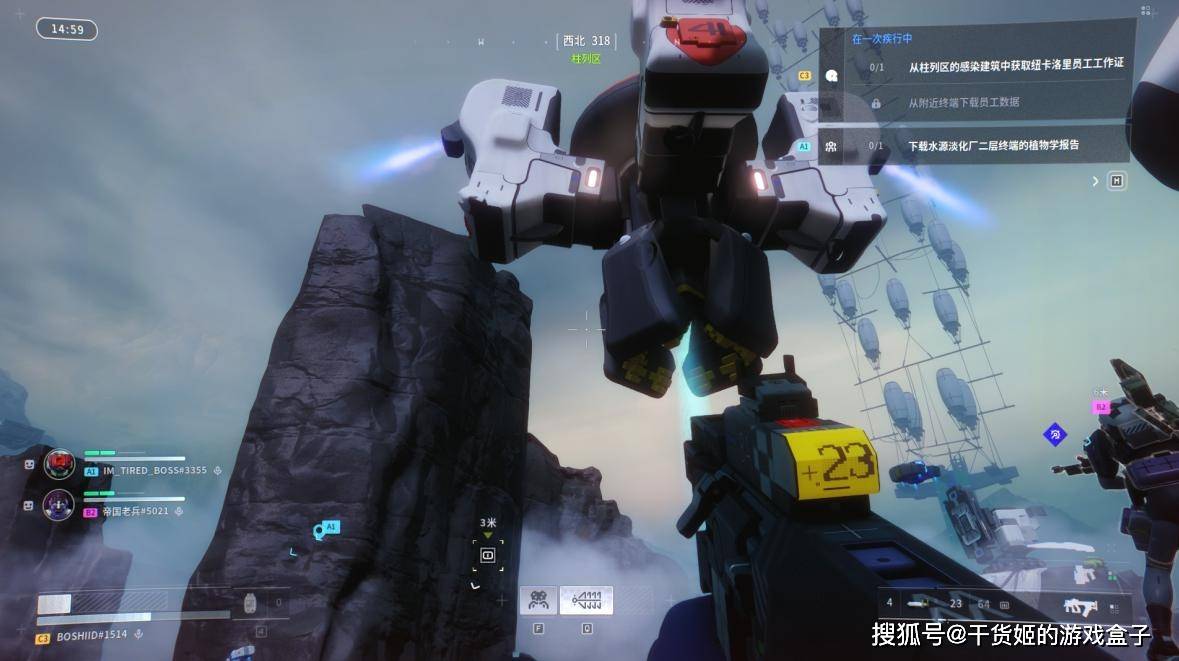
Task: Select the grenade consumable slot
Action: coord(251,603)
